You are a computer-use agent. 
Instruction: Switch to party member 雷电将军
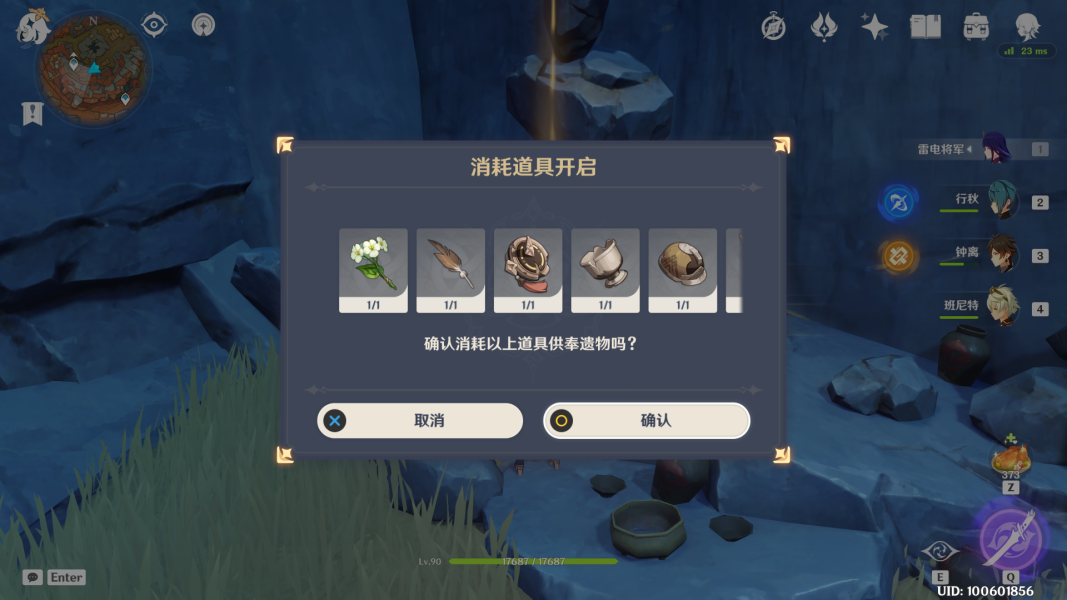996,149
